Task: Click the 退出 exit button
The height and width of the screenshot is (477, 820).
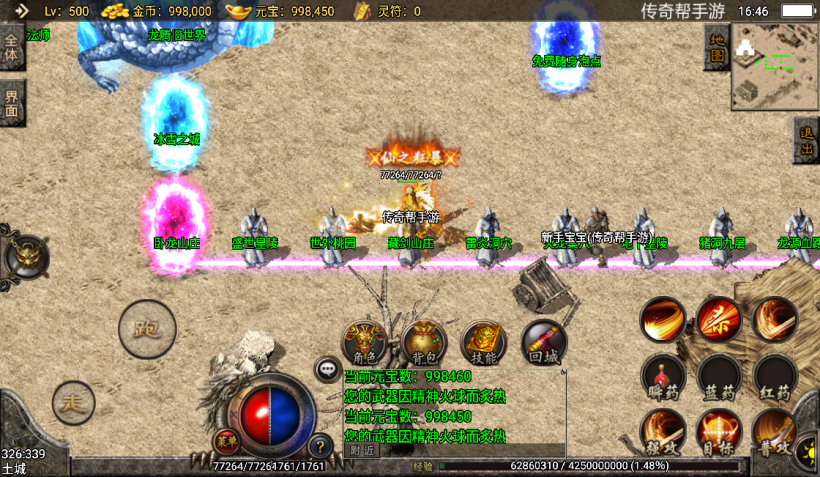Action: point(807,141)
